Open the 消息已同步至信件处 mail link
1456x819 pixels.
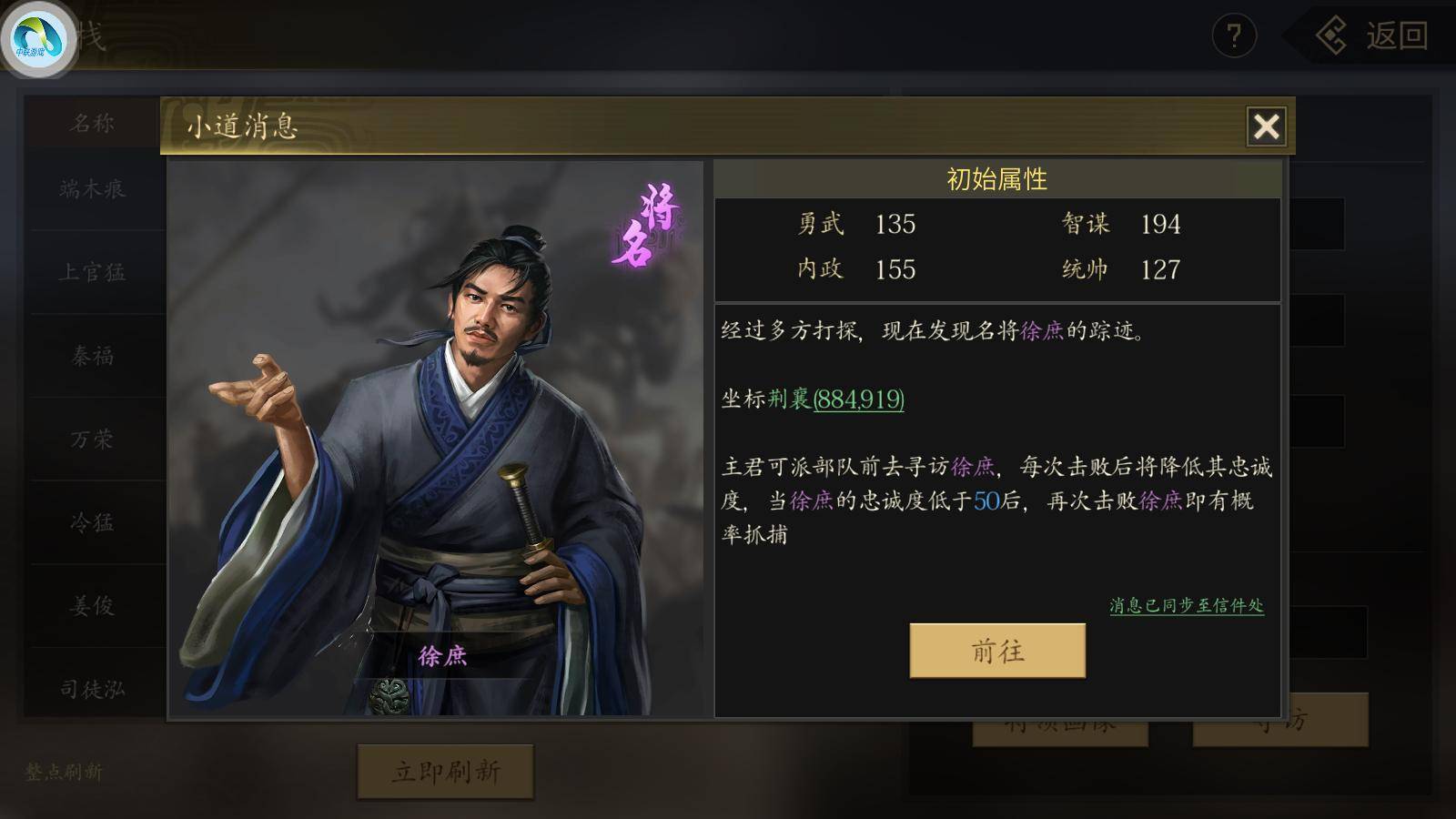1186,605
